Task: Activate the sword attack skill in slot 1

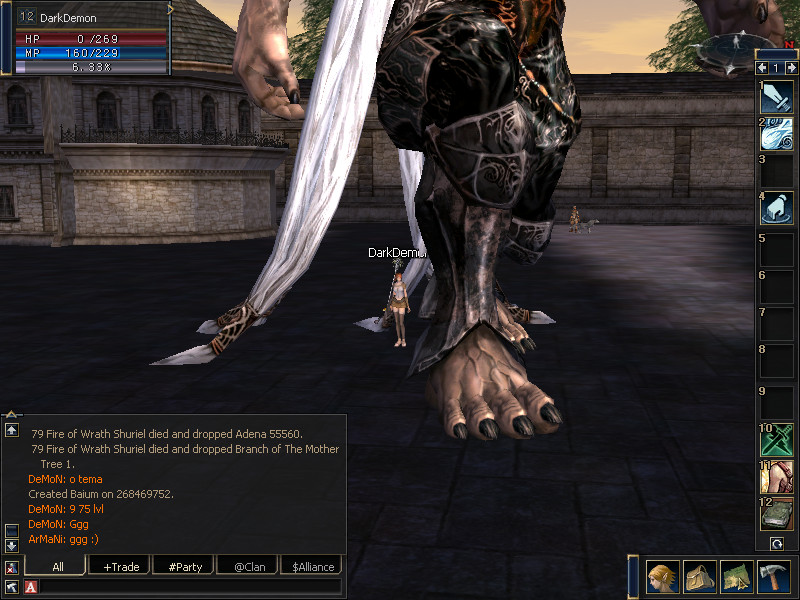Action: click(x=777, y=97)
